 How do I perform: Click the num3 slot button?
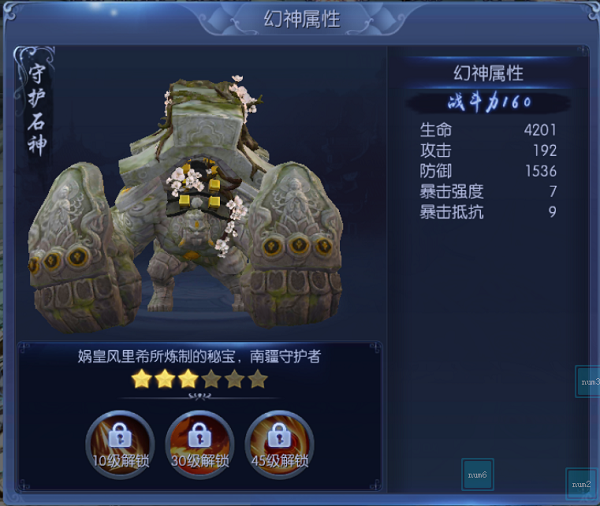588,382
